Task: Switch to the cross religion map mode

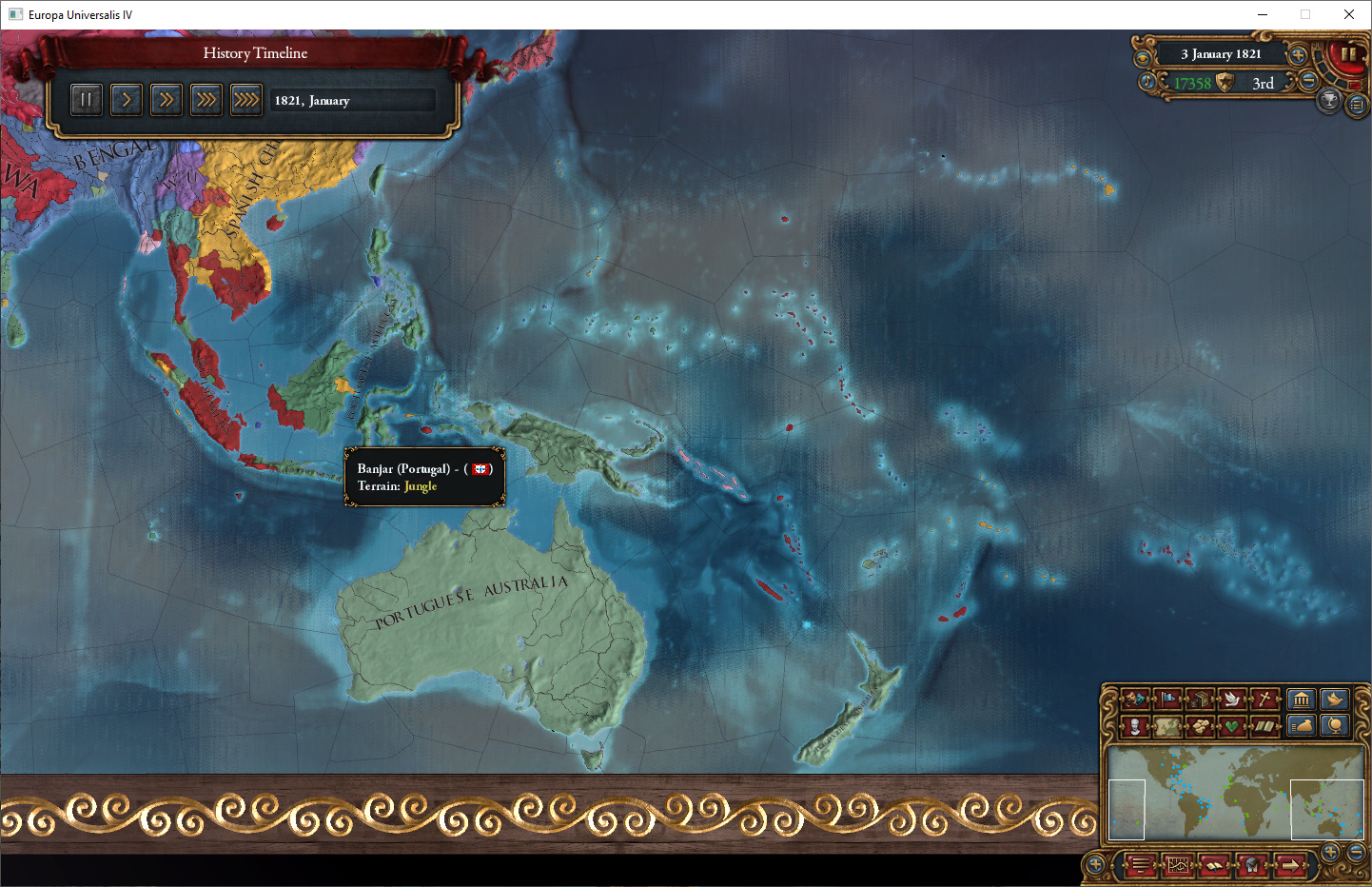Action: click(1264, 700)
